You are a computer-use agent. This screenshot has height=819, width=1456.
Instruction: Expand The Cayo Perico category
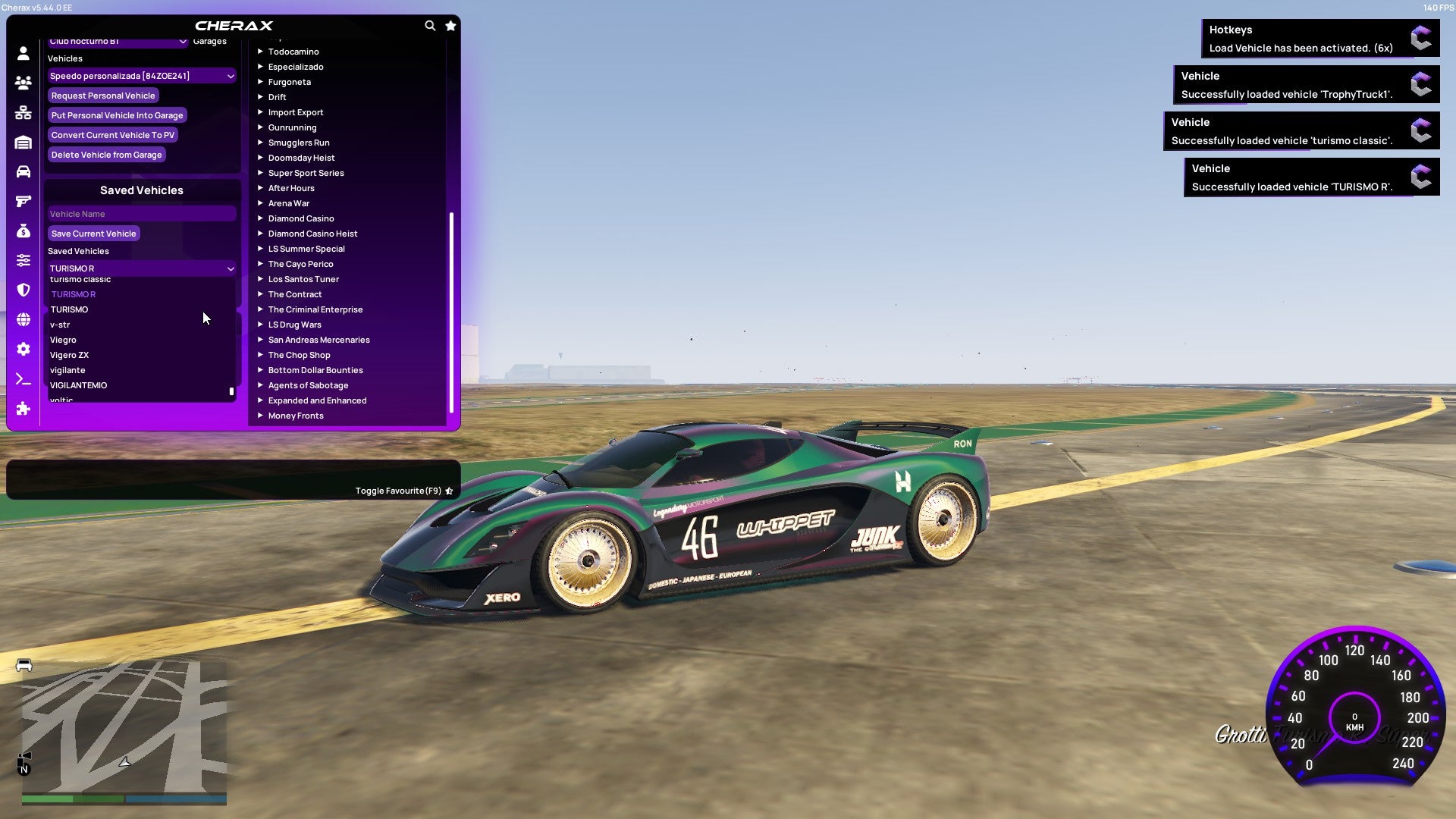[300, 264]
